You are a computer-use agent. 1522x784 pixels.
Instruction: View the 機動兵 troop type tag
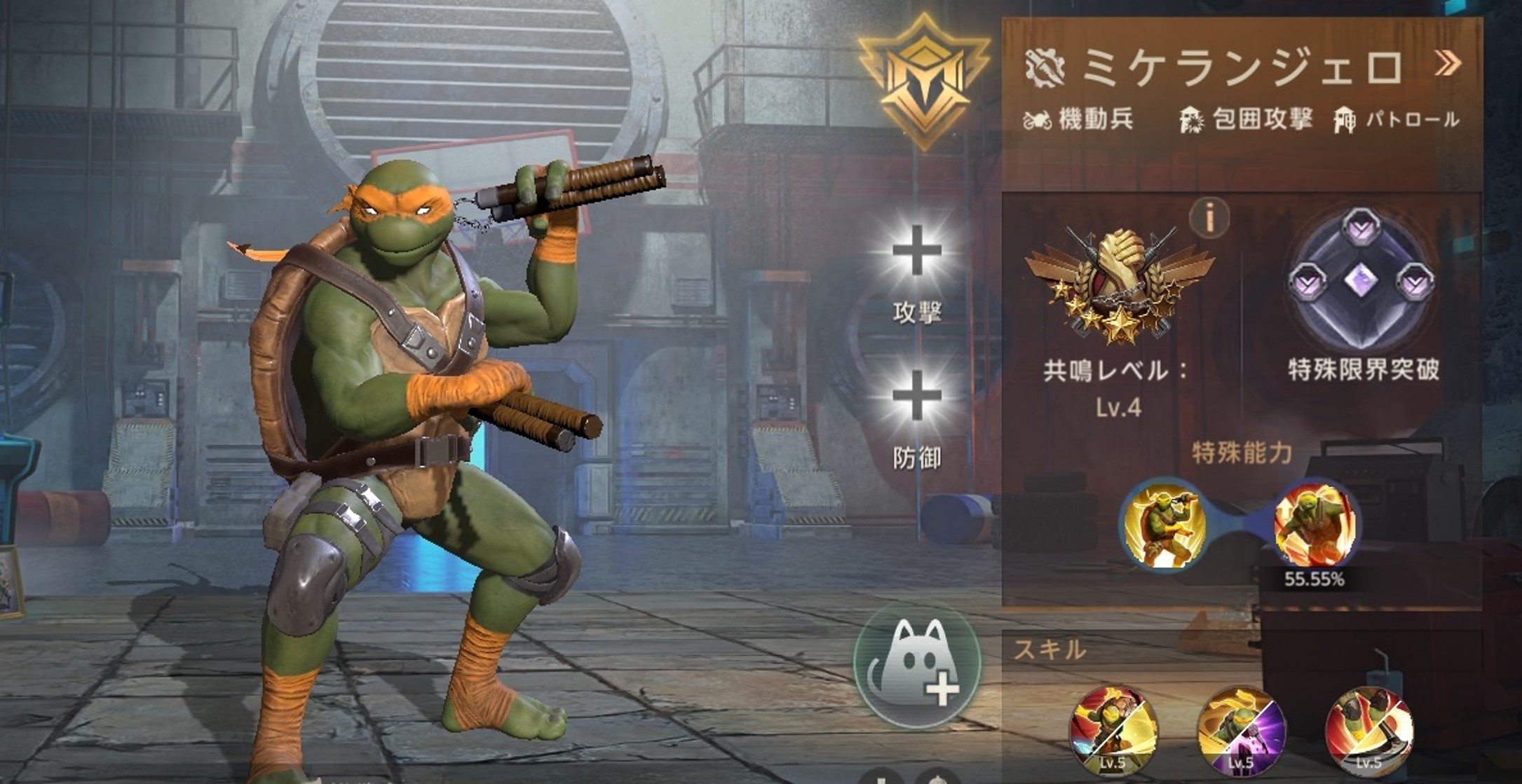(x=1080, y=120)
